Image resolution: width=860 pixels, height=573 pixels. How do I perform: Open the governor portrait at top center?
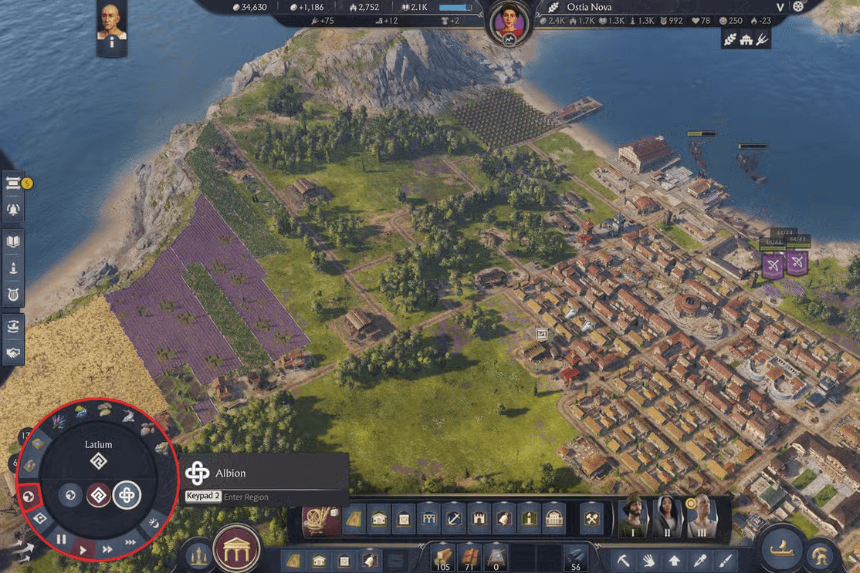(x=510, y=19)
